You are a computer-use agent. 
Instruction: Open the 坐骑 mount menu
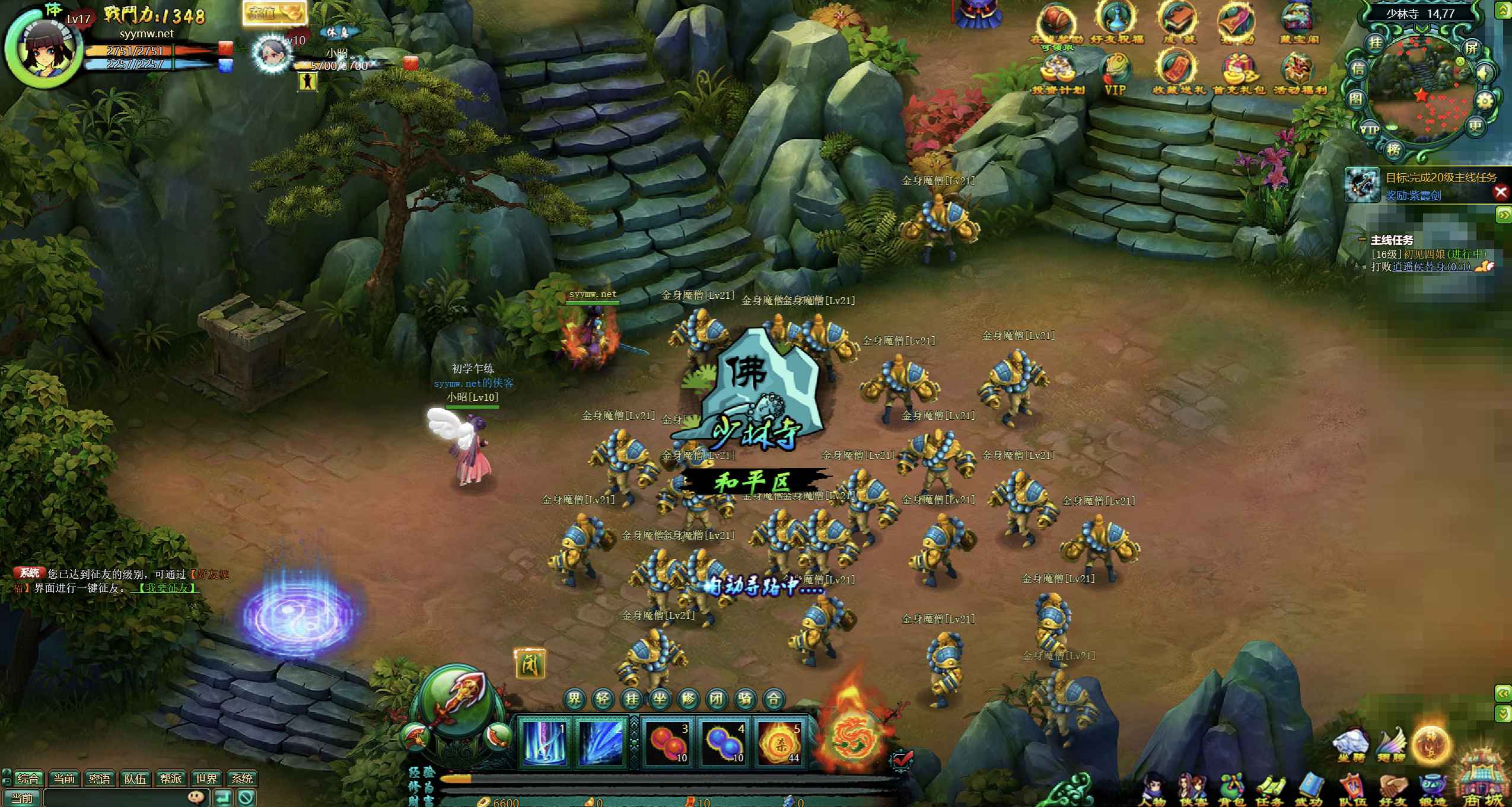coord(1351,744)
